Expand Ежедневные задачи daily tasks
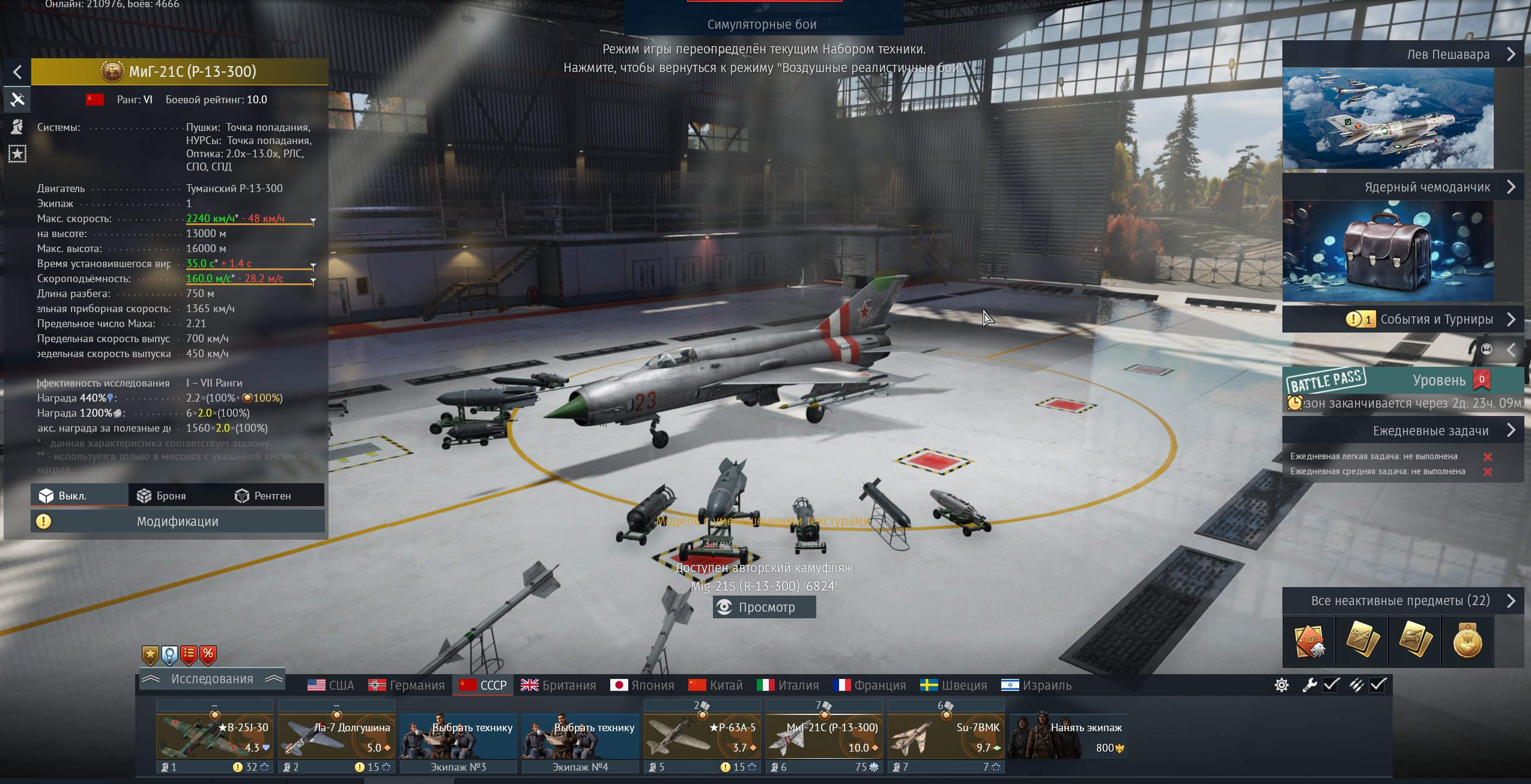The image size is (1531, 784). 1402,430
